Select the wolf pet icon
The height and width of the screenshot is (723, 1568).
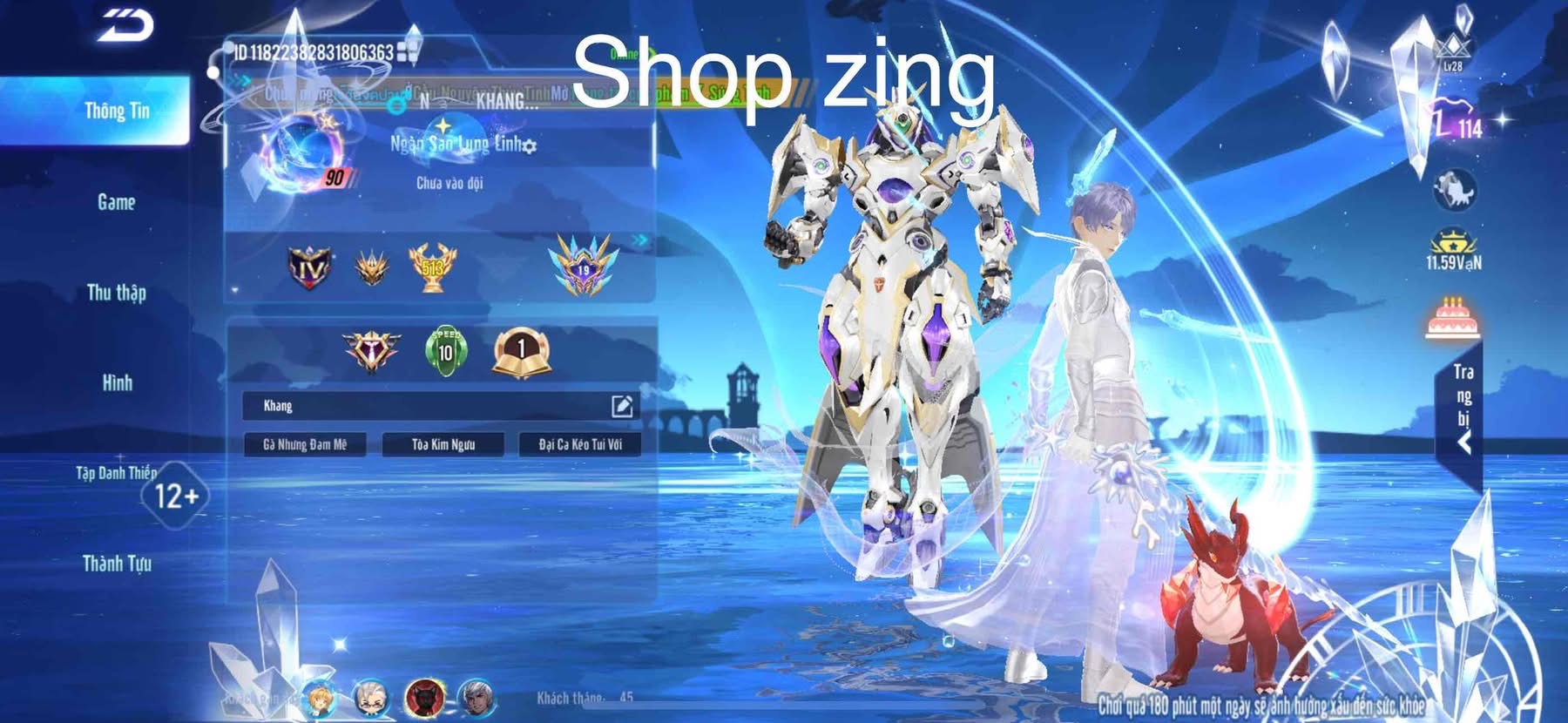tap(1454, 189)
